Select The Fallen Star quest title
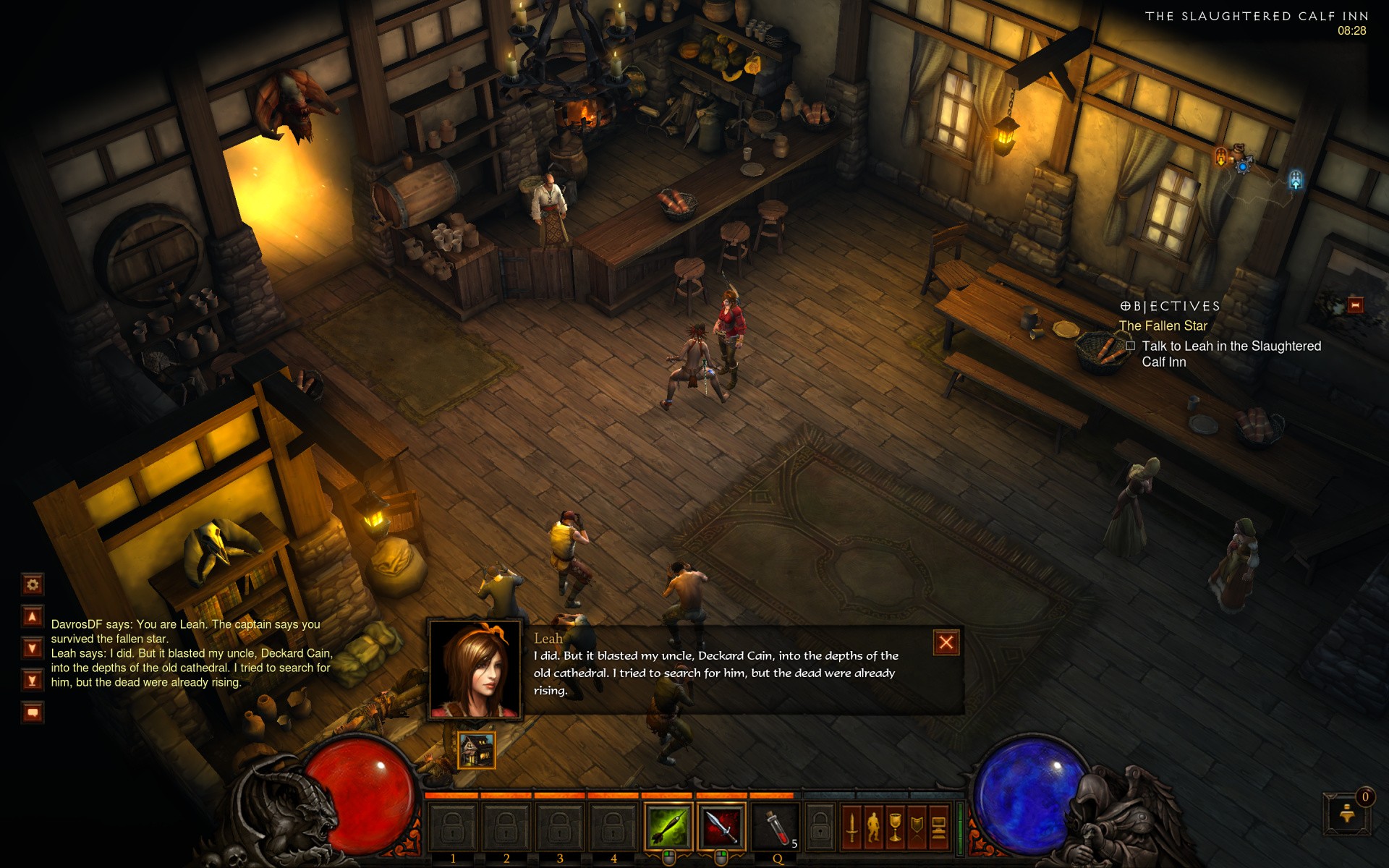 (x=1163, y=326)
